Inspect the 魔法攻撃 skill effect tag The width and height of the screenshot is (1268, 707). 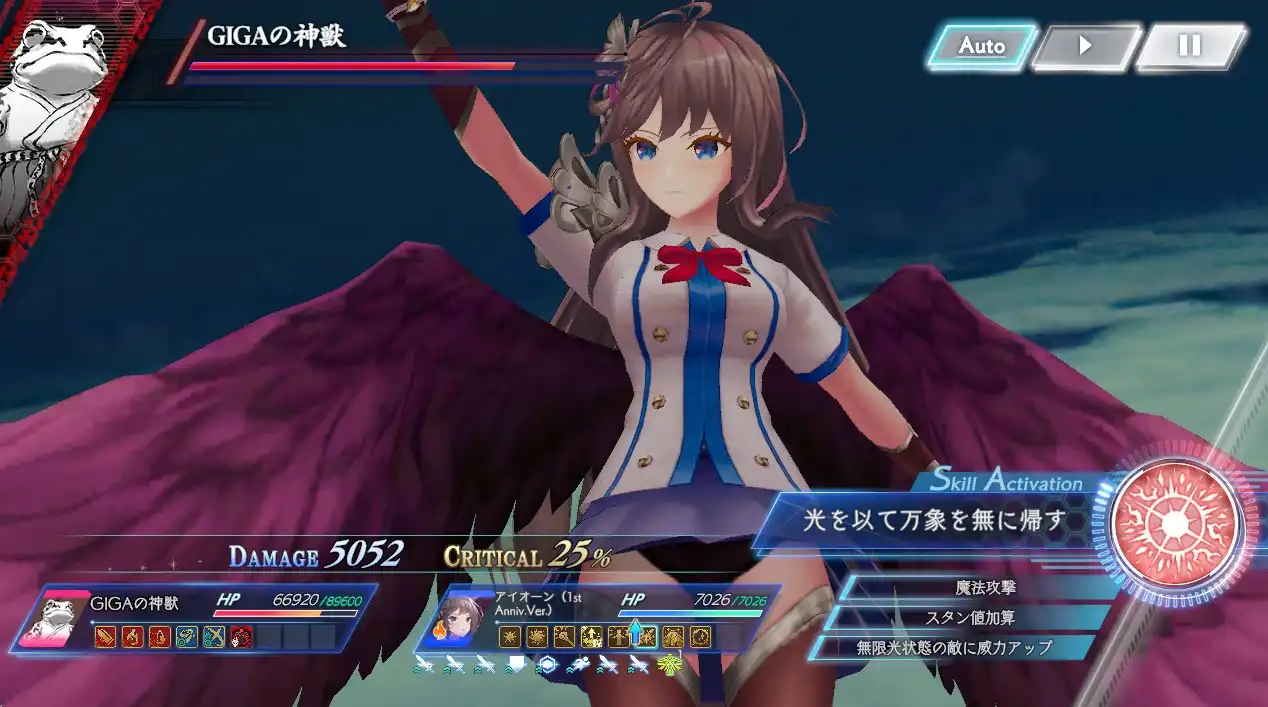click(984, 588)
